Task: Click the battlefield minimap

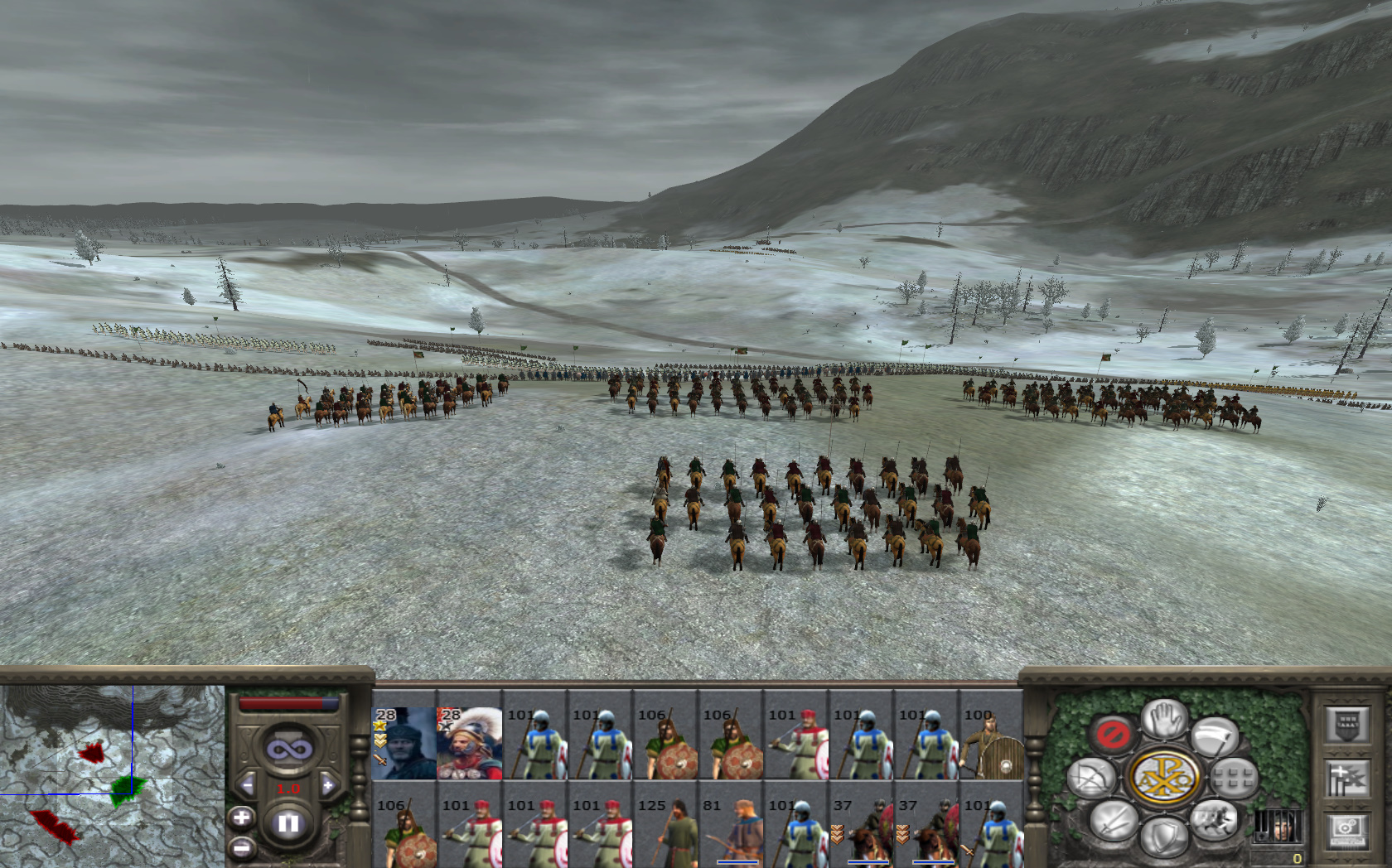Action: pyautogui.click(x=112, y=774)
